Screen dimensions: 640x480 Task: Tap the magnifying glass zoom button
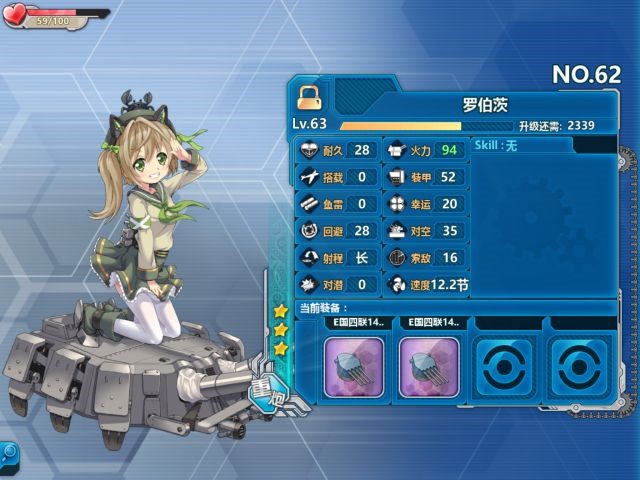9,453
